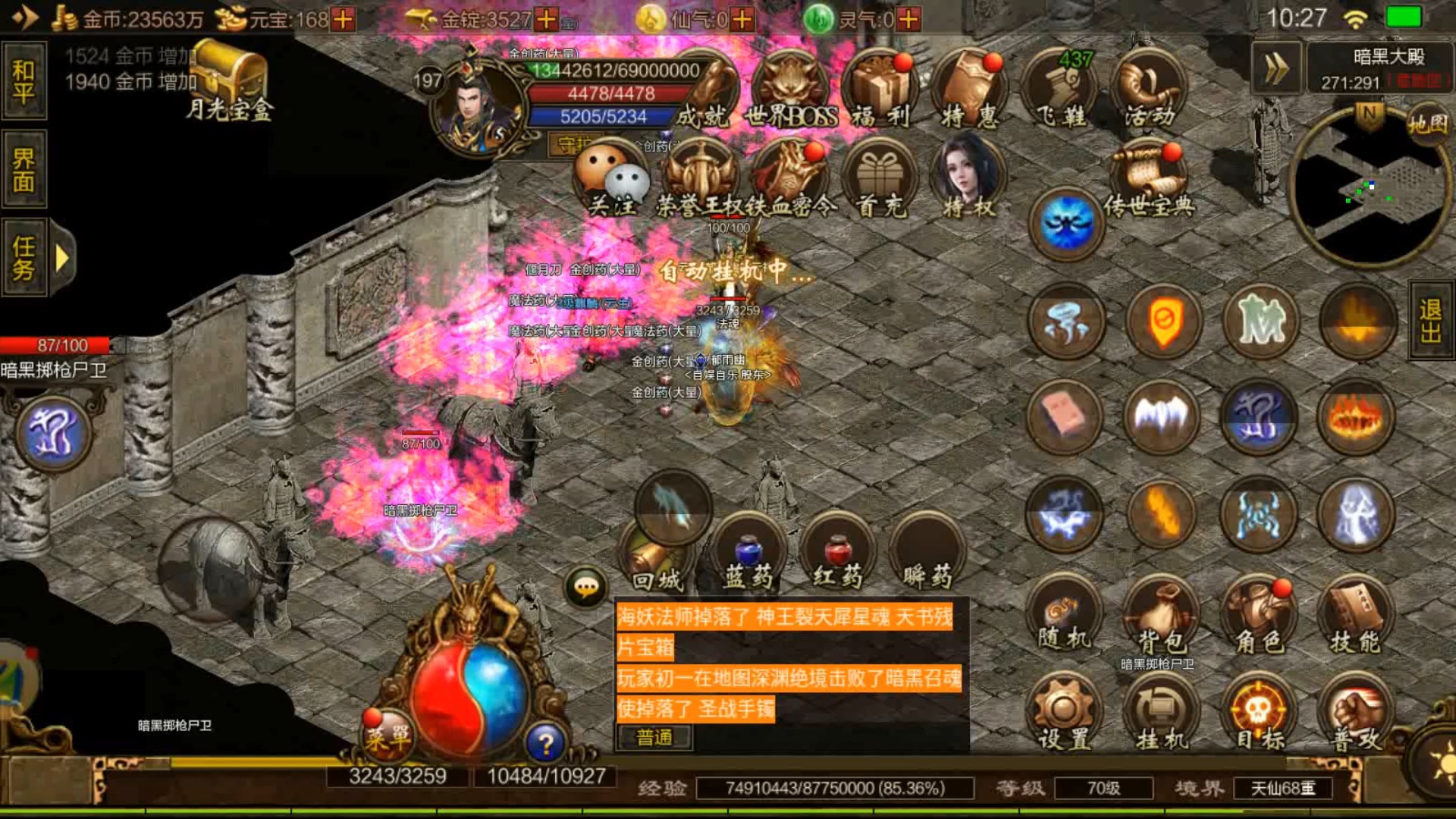The width and height of the screenshot is (1456, 819).
Task: Open the 活动 events horn icon
Action: click(x=1149, y=91)
